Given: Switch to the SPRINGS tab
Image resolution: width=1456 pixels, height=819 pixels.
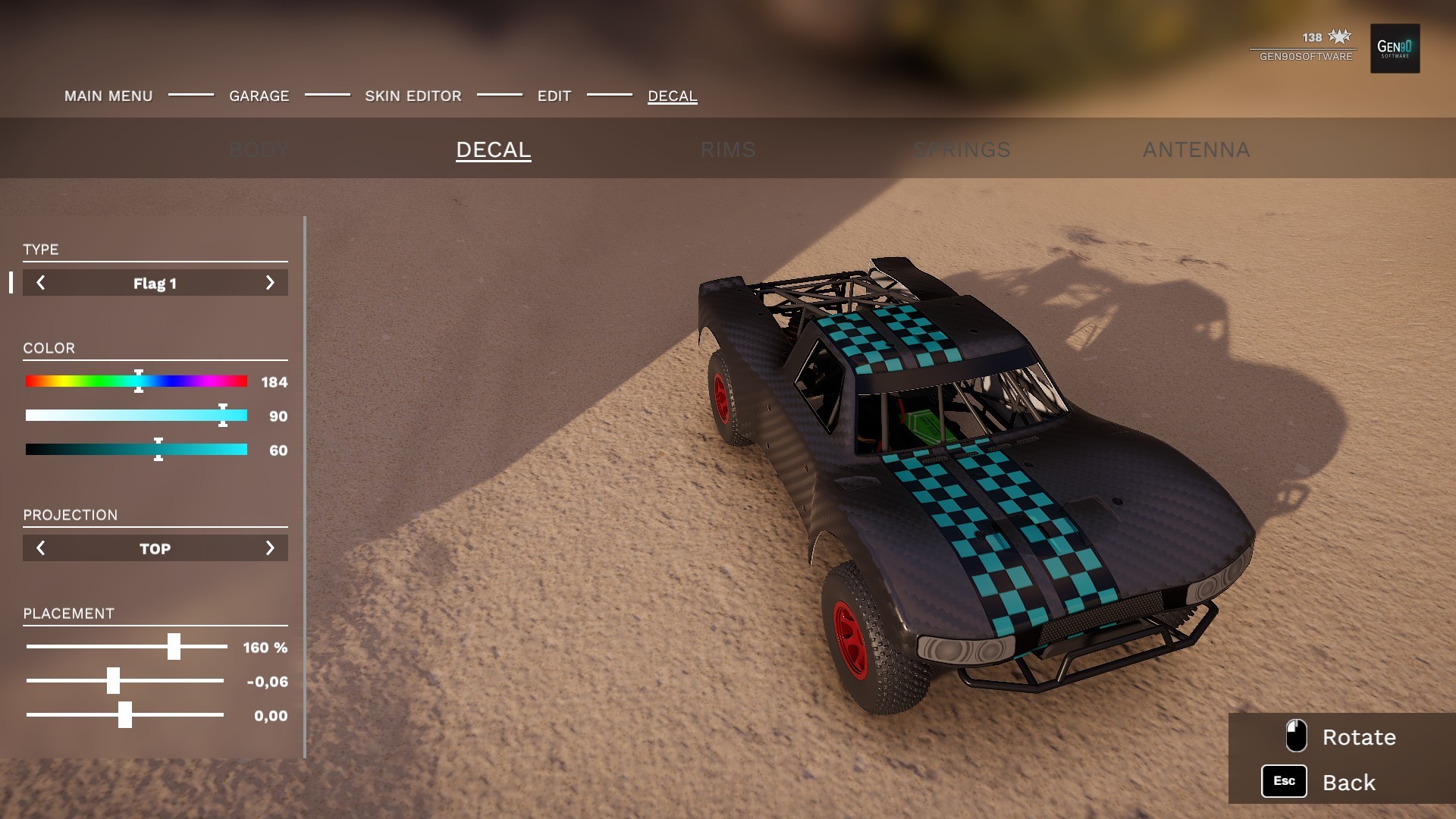Looking at the screenshot, I should pos(962,149).
